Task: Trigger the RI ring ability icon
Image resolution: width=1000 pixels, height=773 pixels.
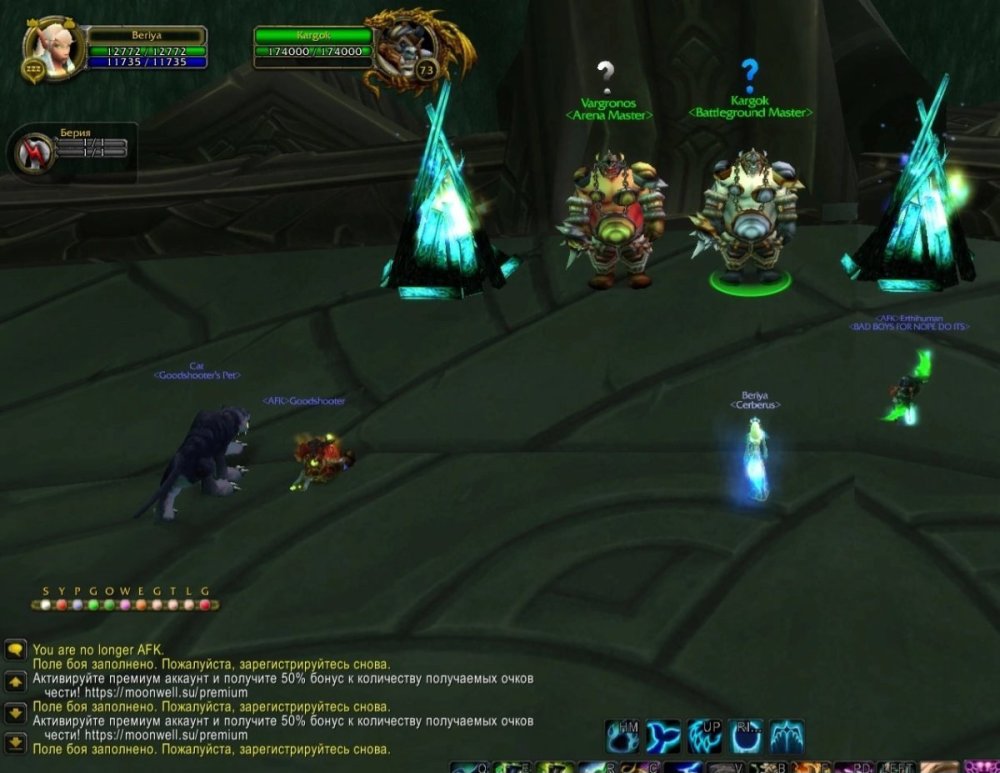Action: coord(746,736)
